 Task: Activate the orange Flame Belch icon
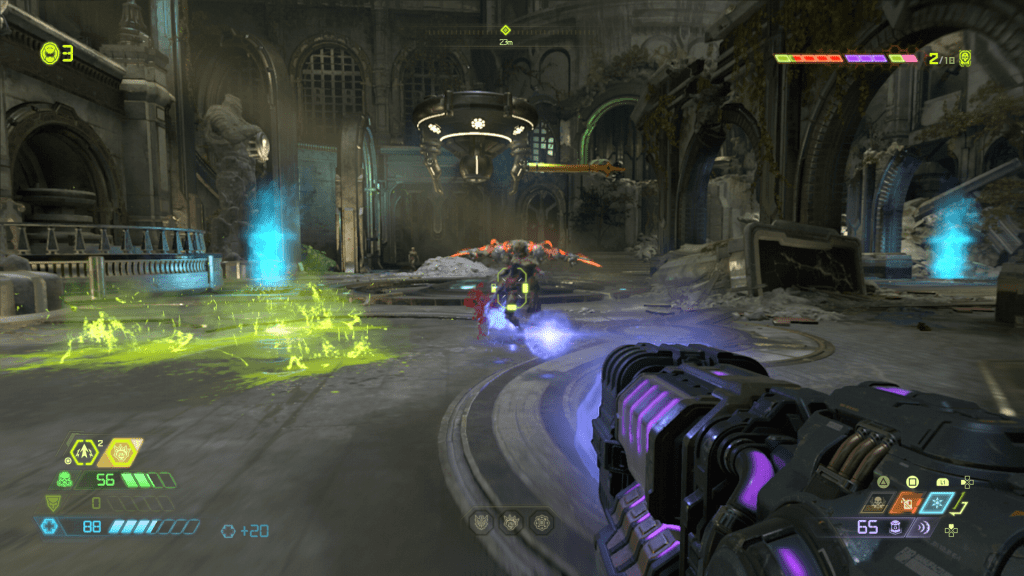pyautogui.click(x=909, y=504)
